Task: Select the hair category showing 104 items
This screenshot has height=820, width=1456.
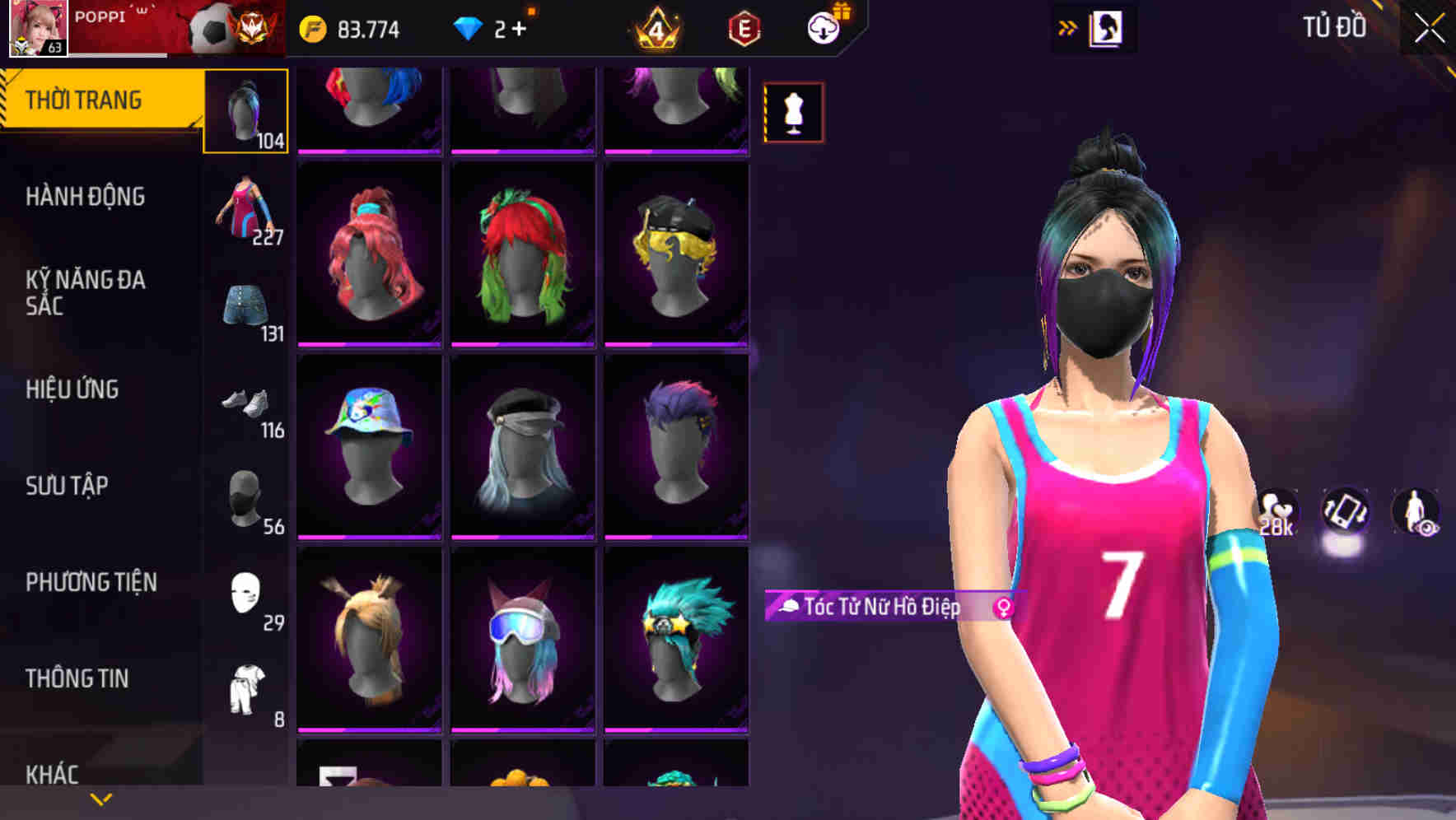Action: click(x=245, y=109)
